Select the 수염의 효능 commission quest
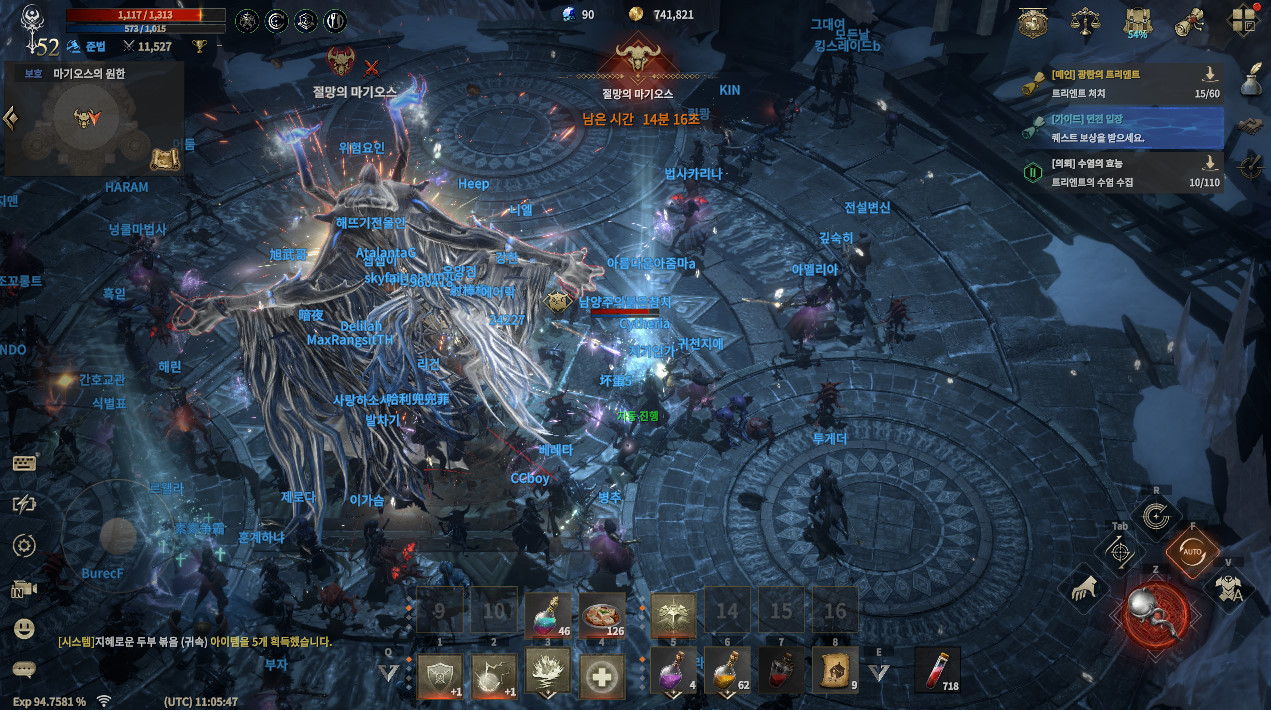The width and height of the screenshot is (1271, 710). point(1120,171)
